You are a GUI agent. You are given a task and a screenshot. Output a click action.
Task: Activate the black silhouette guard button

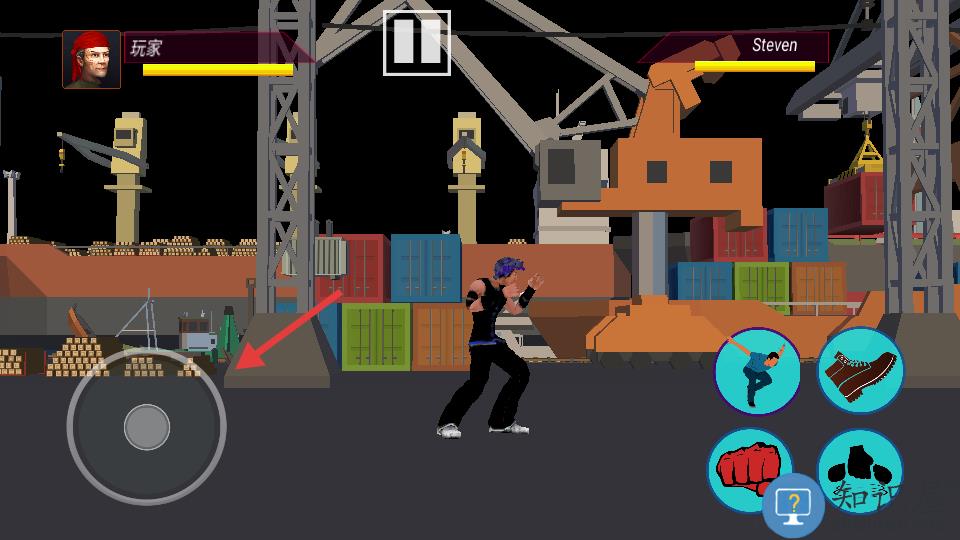862,462
